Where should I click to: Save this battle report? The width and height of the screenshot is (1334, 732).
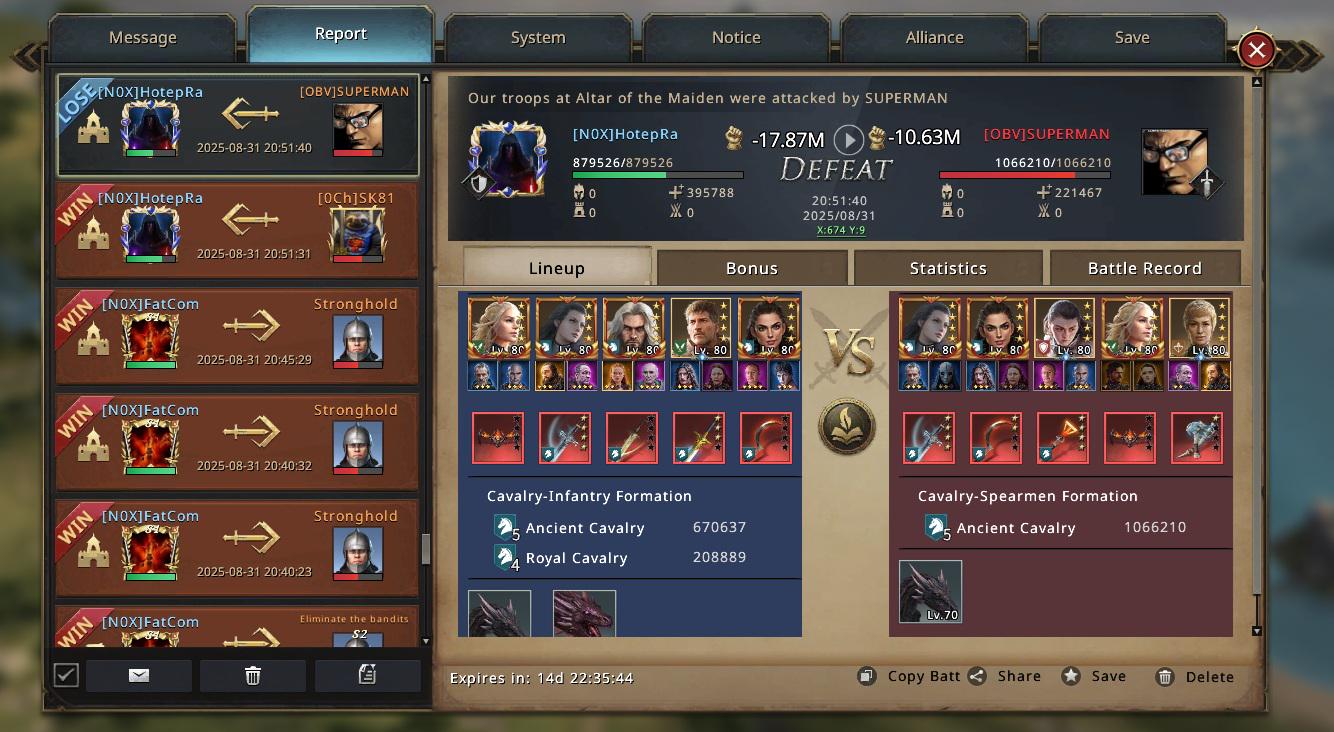[x=1094, y=677]
